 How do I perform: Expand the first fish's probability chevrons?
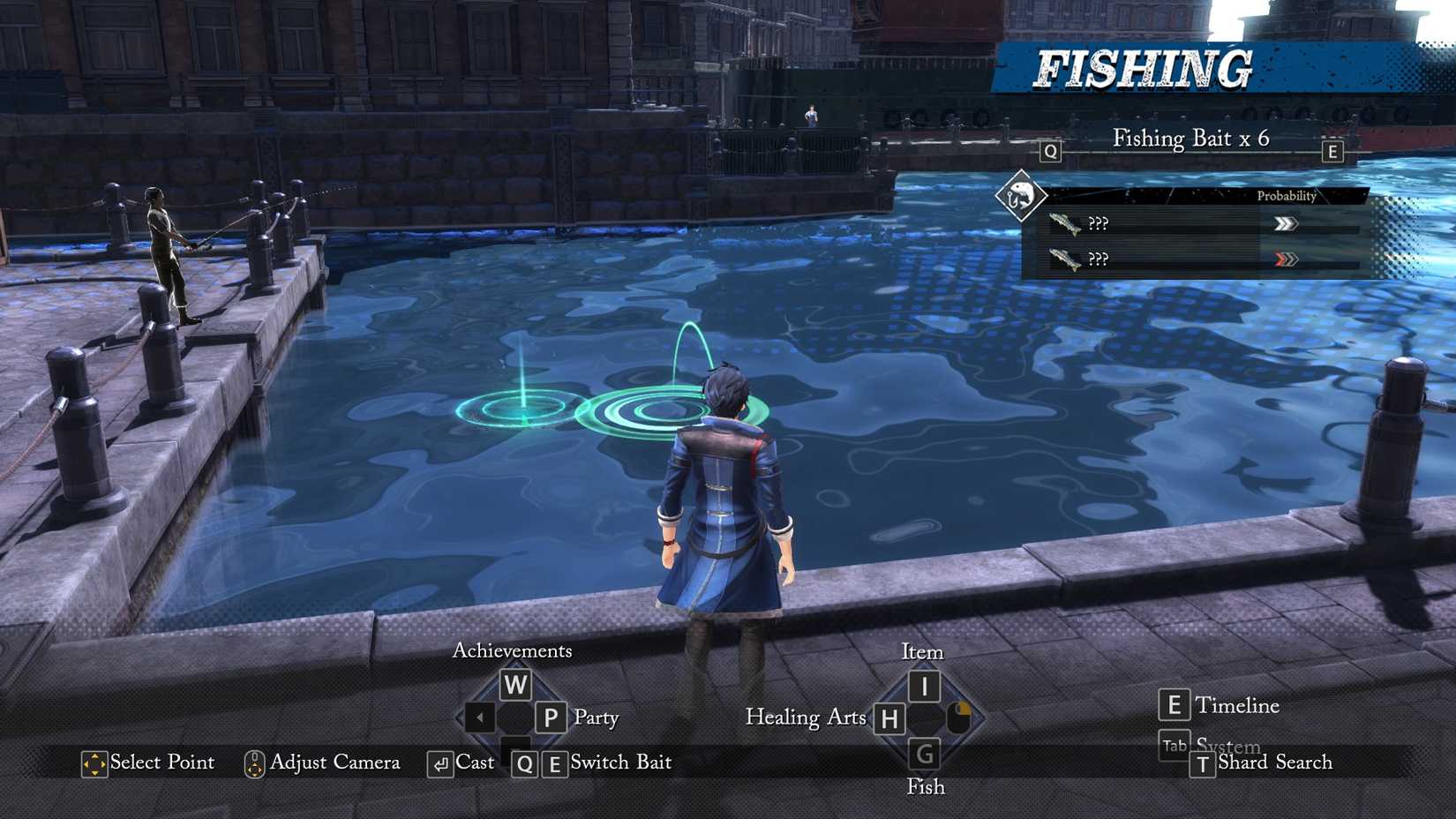[x=1287, y=223]
